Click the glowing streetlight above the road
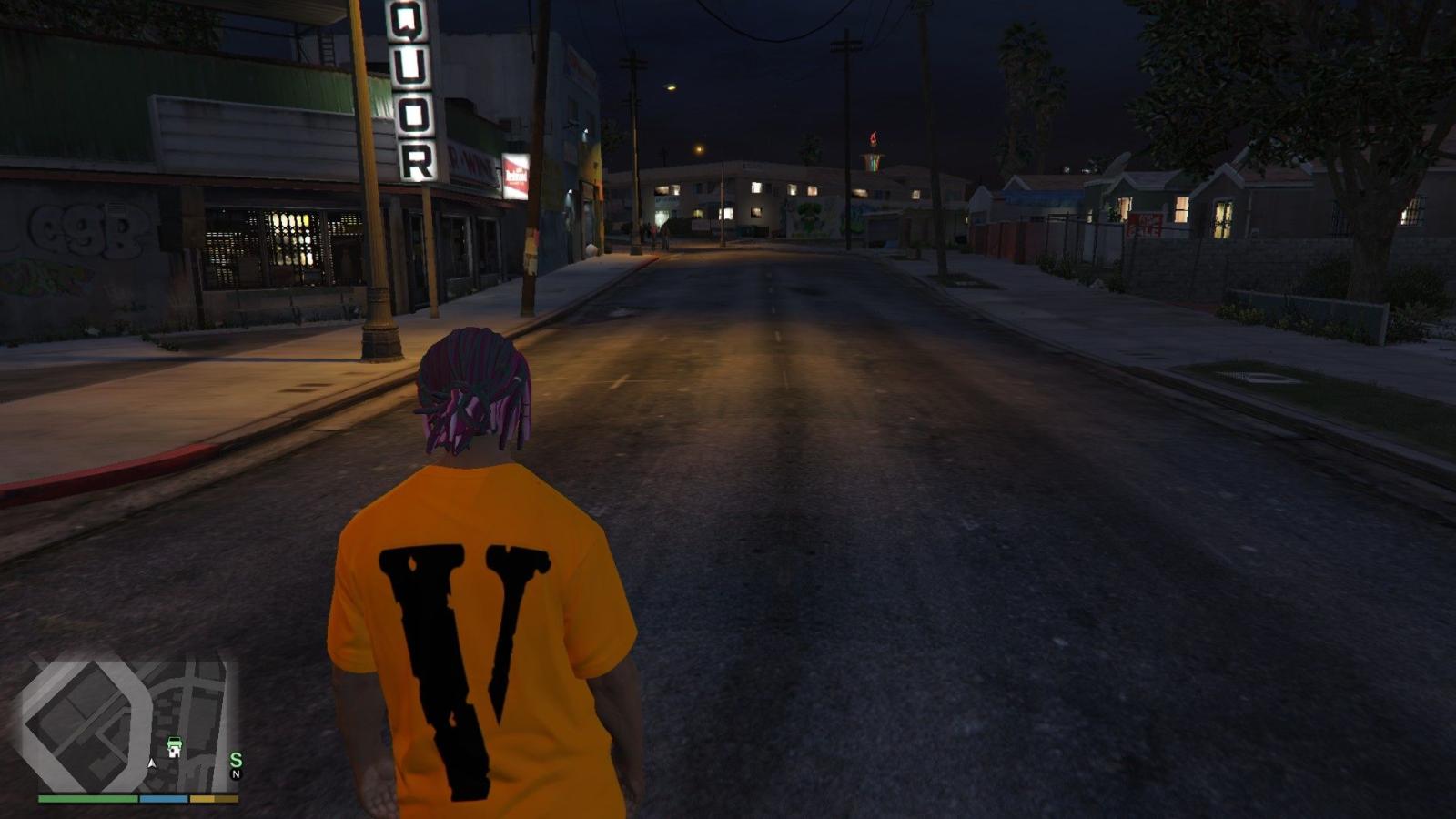Image resolution: width=1456 pixels, height=819 pixels. [670, 87]
